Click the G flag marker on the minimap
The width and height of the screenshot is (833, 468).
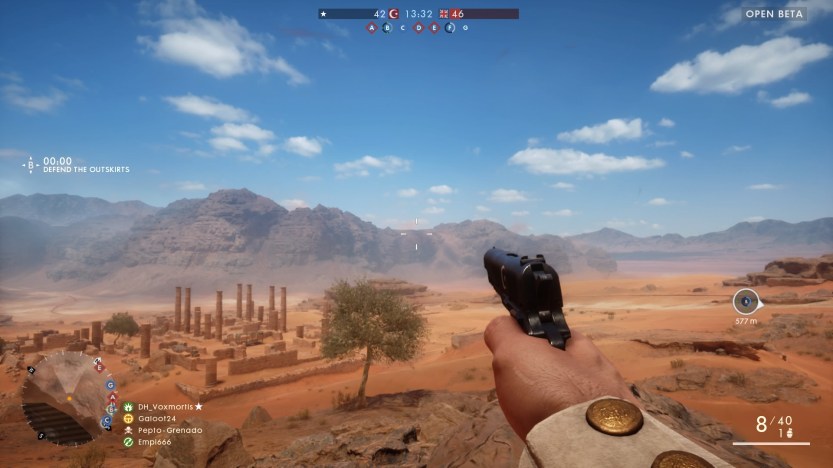tap(110, 383)
